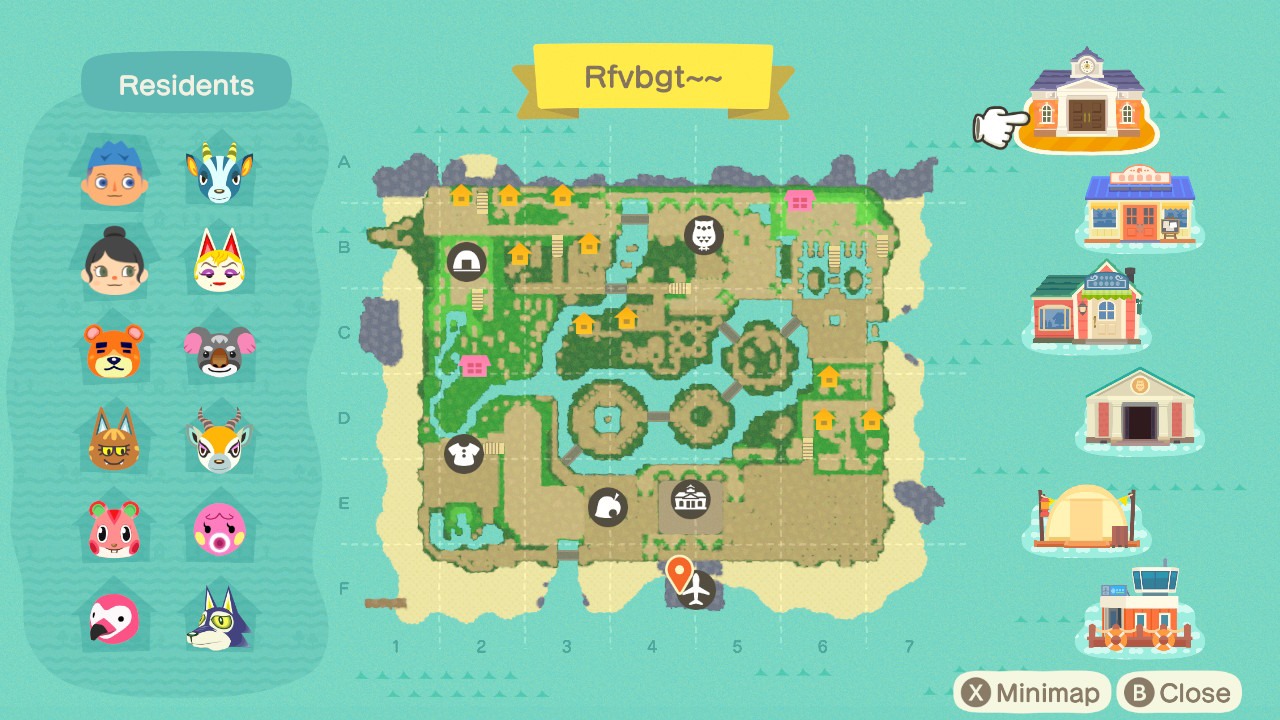The height and width of the screenshot is (720, 1280).
Task: Select the blue-haired resident portrait at the top
Action: (113, 170)
